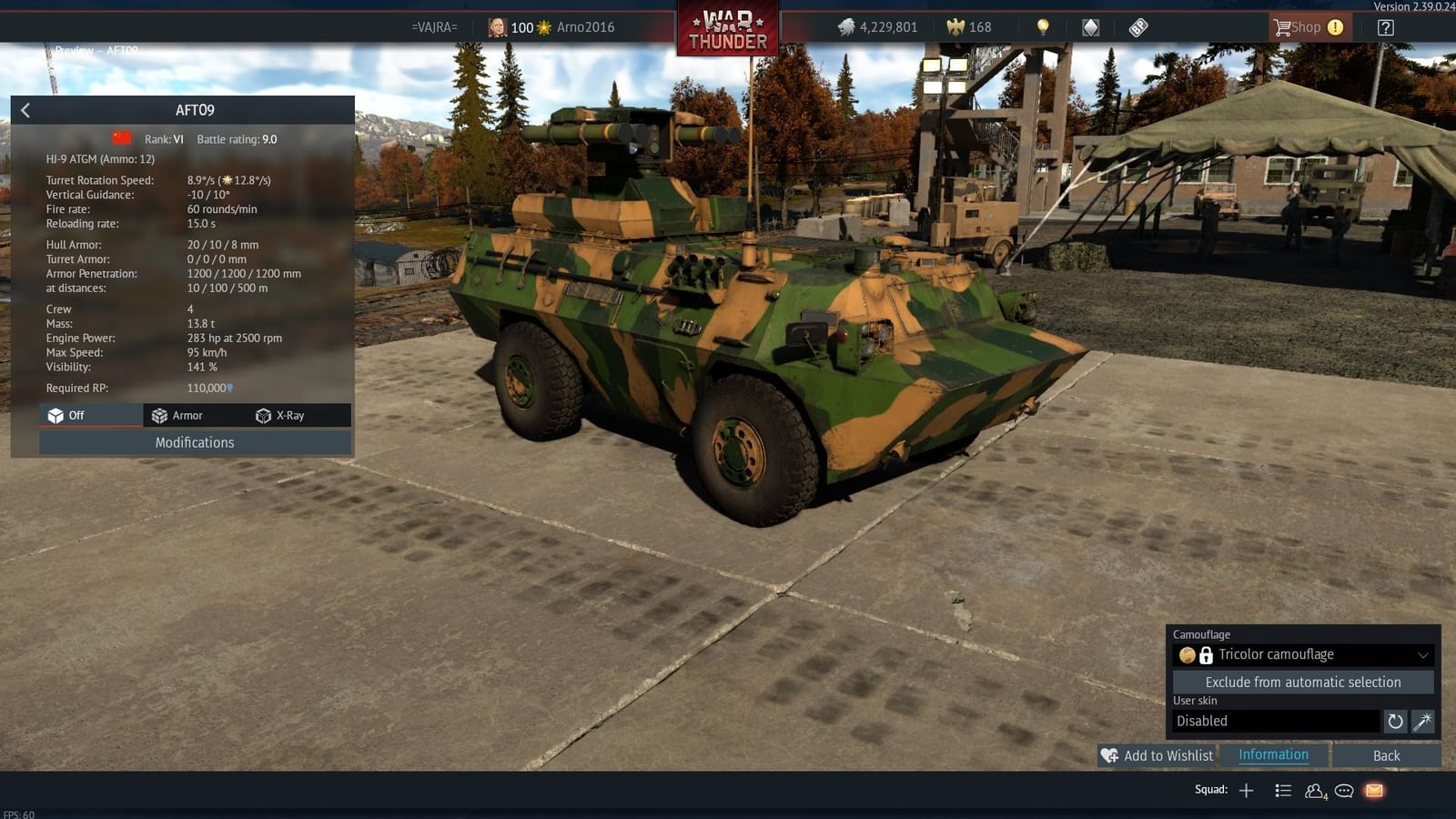The height and width of the screenshot is (819, 1456).
Task: Click the reload icon beside the Disabled skin field
Action: point(1395,721)
